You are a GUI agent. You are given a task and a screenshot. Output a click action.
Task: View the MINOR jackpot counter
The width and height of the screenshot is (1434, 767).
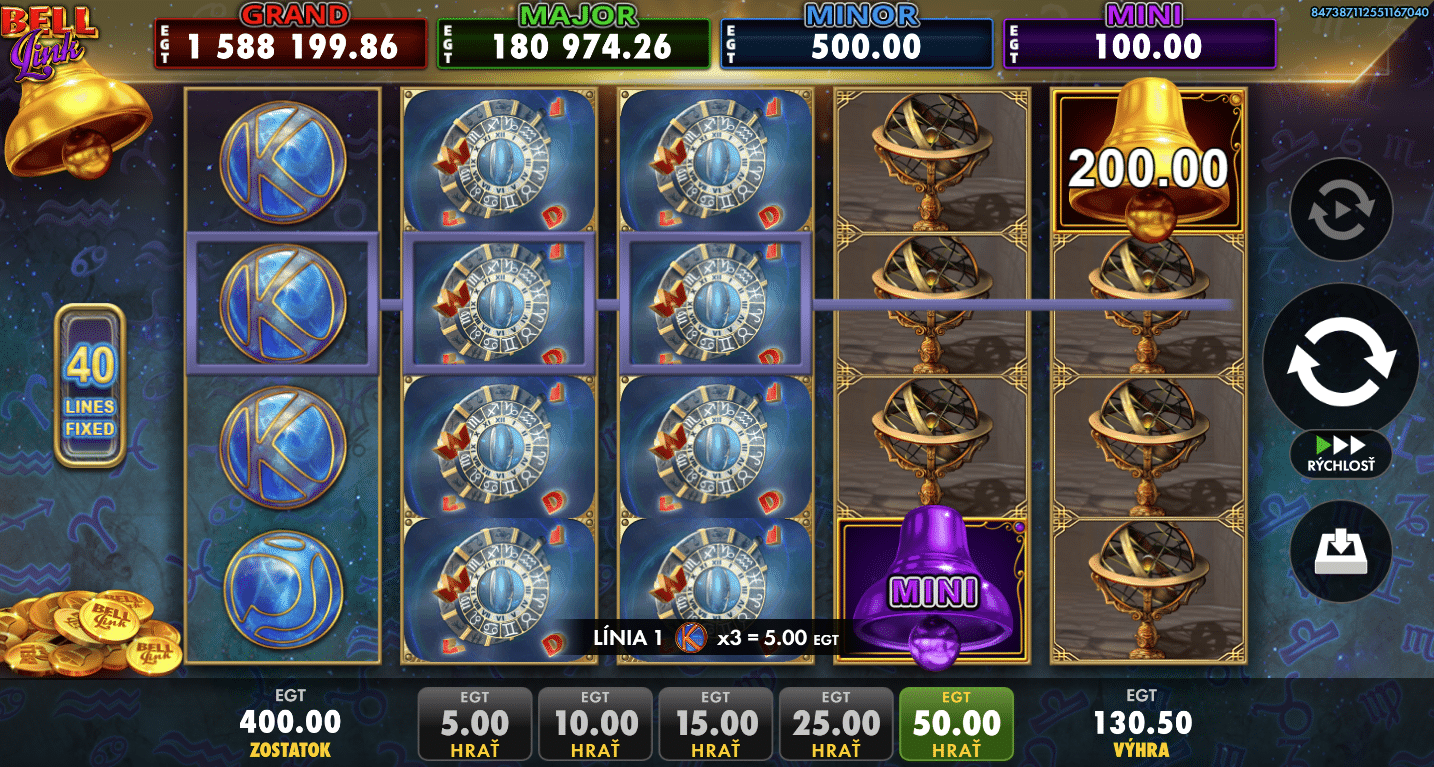point(856,33)
